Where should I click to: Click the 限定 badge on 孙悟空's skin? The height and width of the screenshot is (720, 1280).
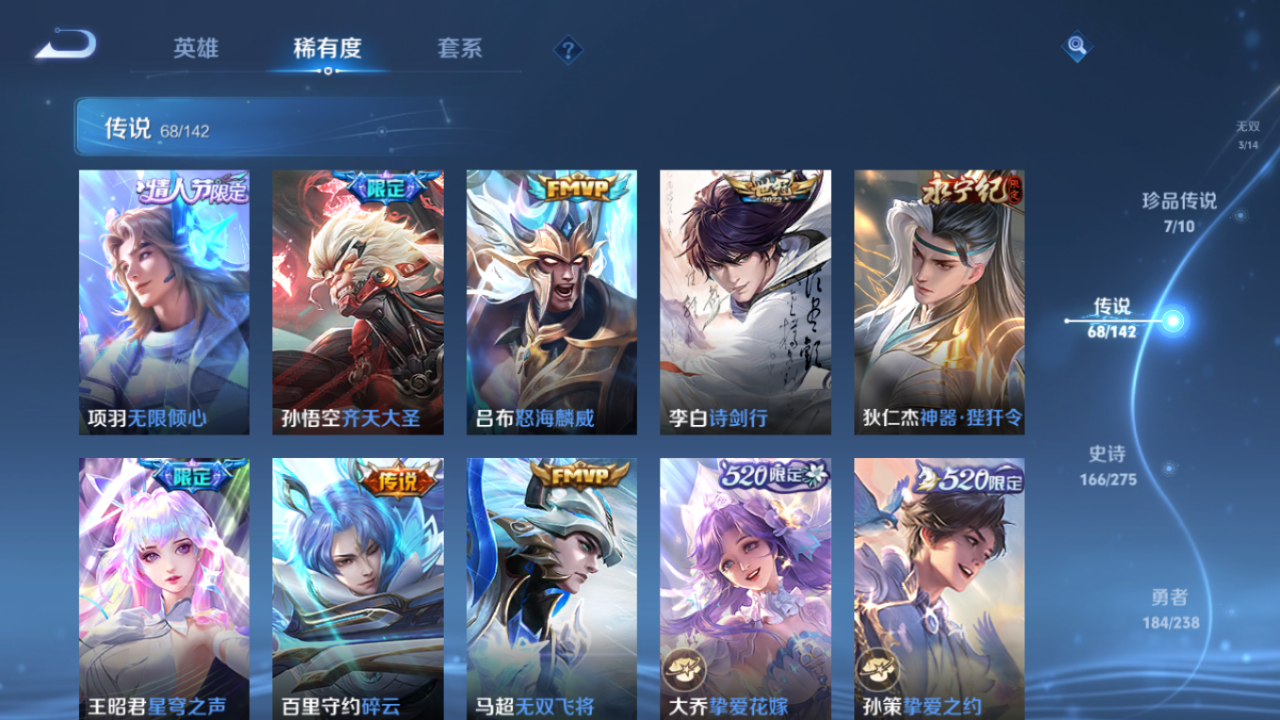pyautogui.click(x=385, y=188)
